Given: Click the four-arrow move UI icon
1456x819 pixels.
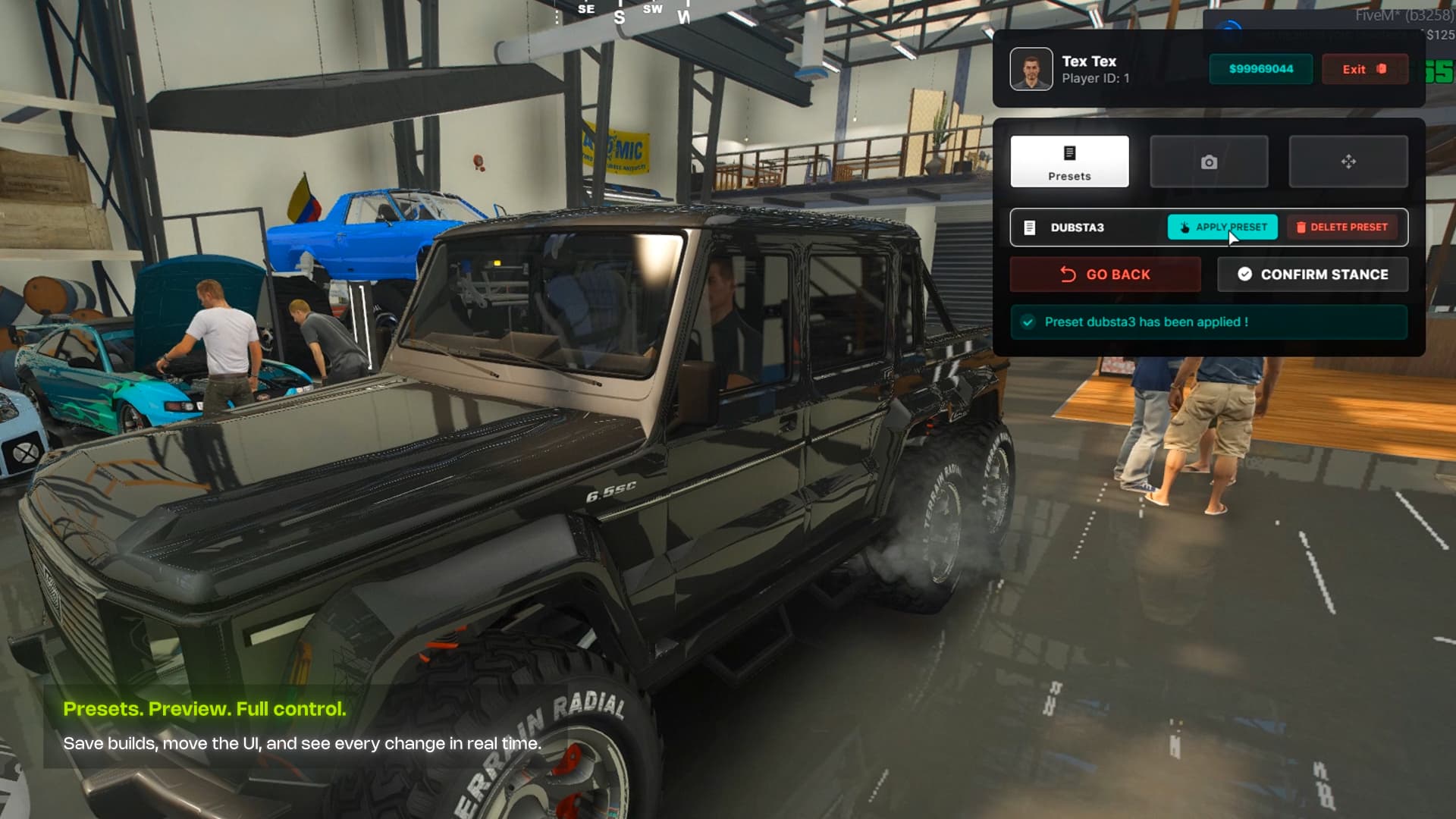Looking at the screenshot, I should click(1348, 162).
